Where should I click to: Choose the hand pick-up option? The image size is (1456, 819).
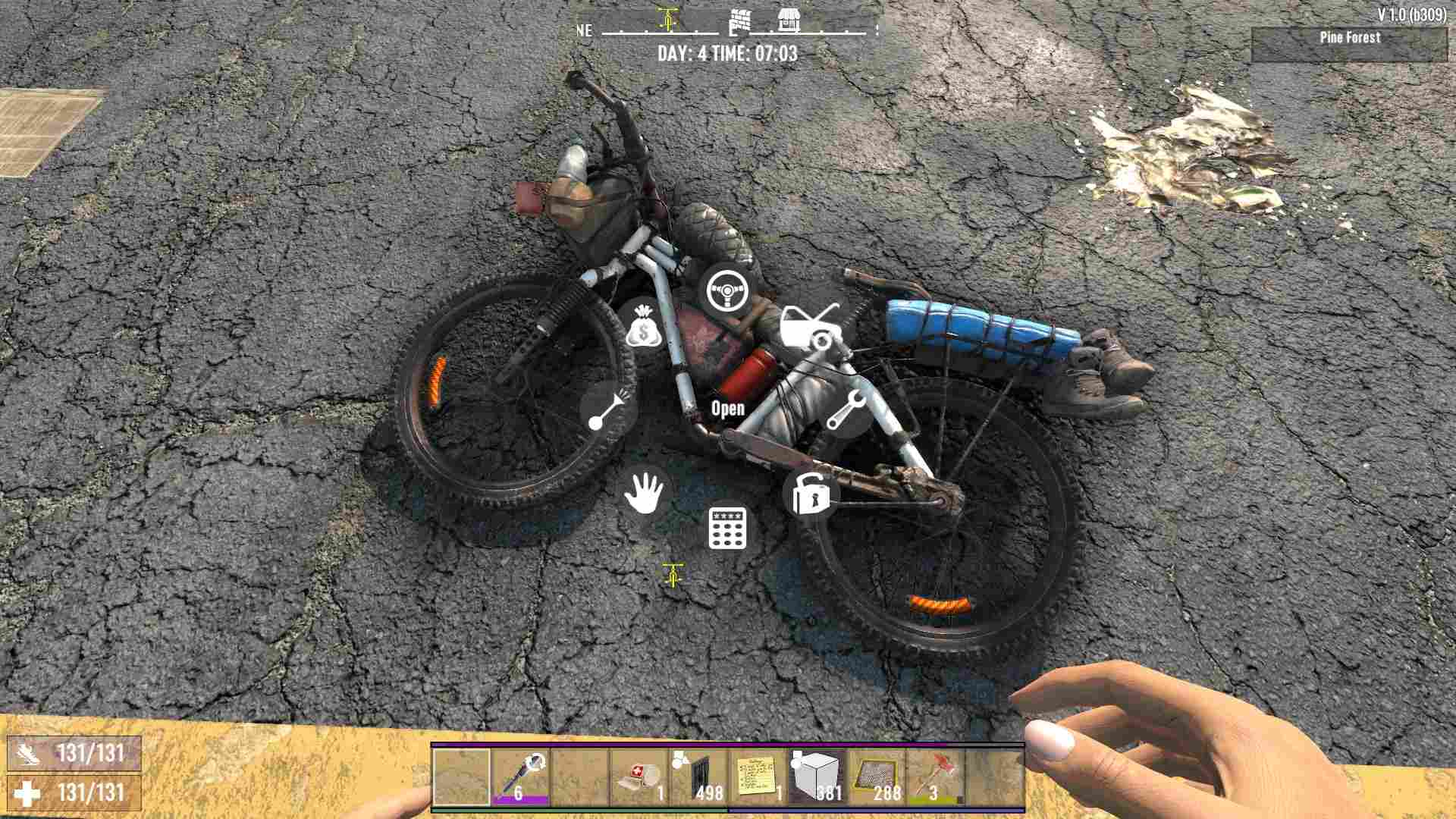(644, 493)
